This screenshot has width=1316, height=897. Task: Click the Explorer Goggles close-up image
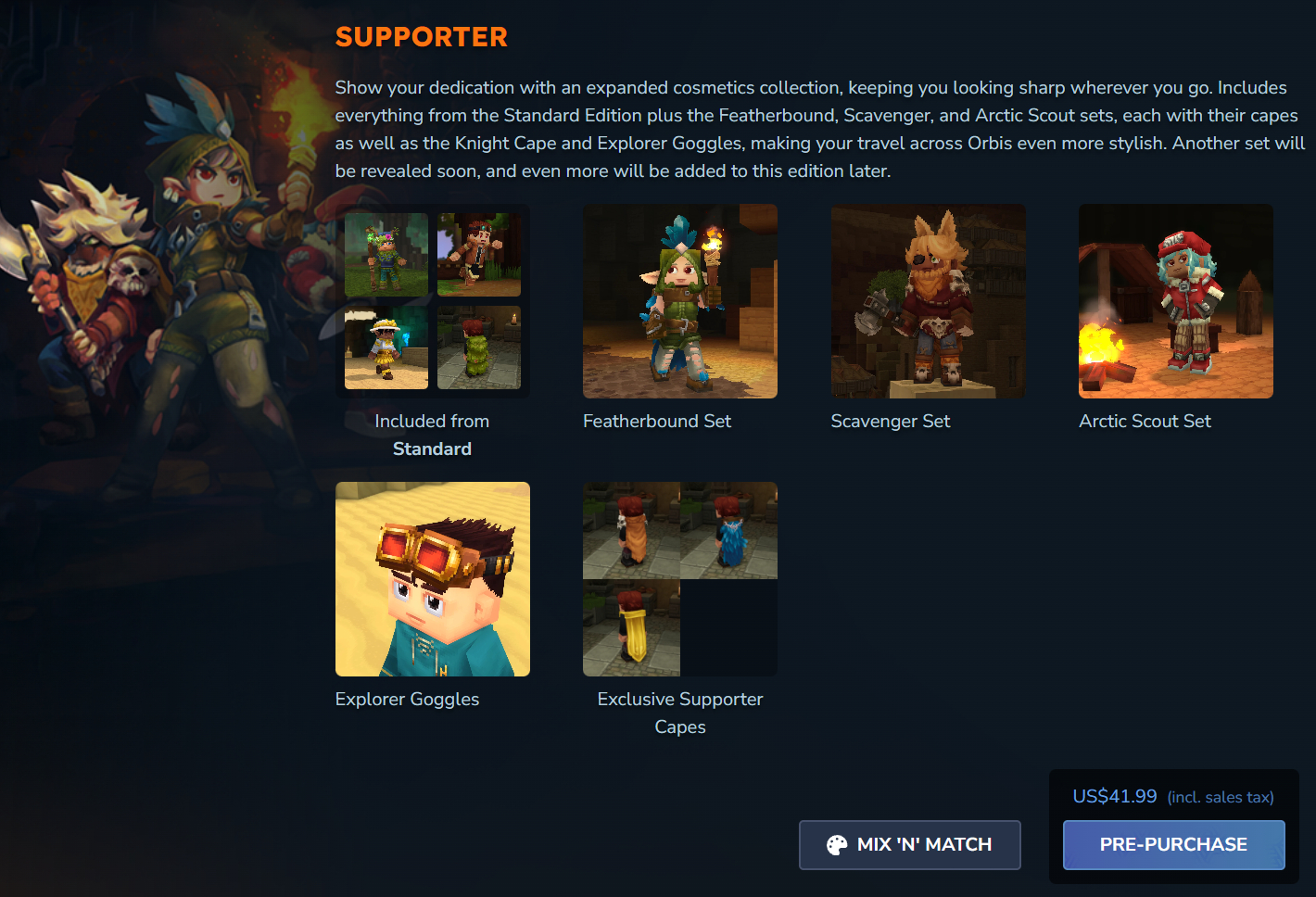pyautogui.click(x=432, y=578)
